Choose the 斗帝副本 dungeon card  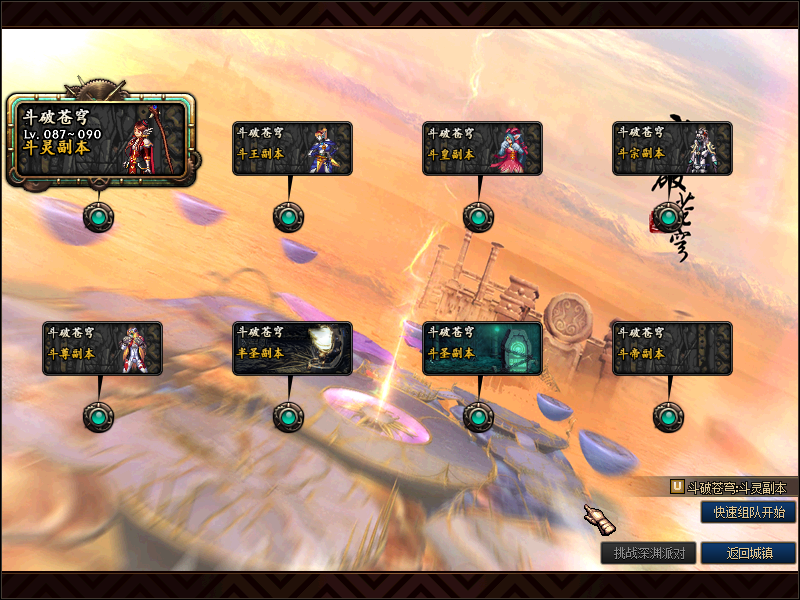(672, 348)
